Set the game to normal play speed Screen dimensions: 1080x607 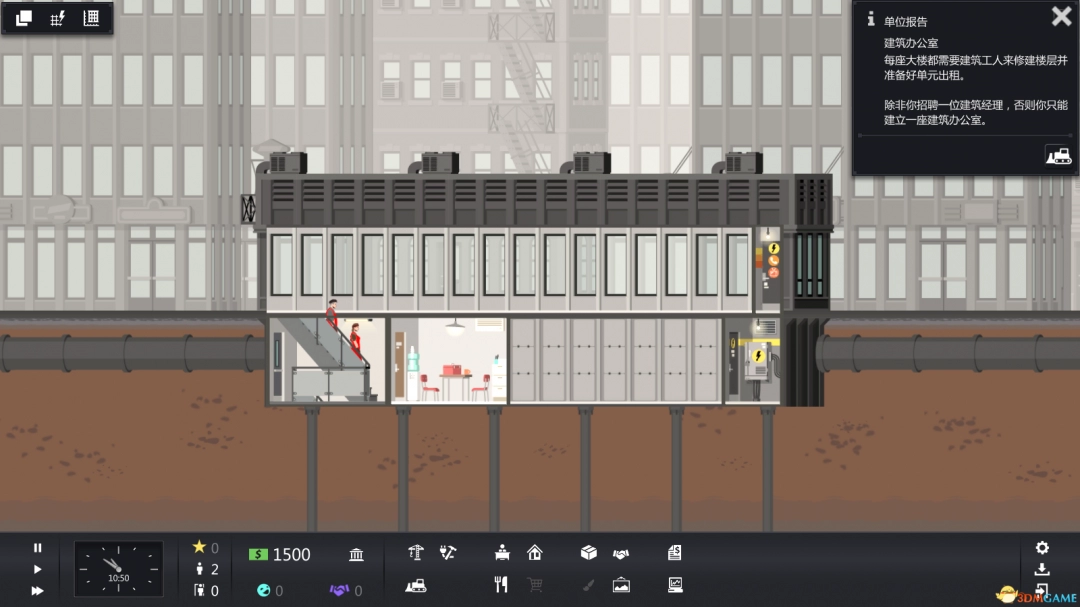coord(38,569)
